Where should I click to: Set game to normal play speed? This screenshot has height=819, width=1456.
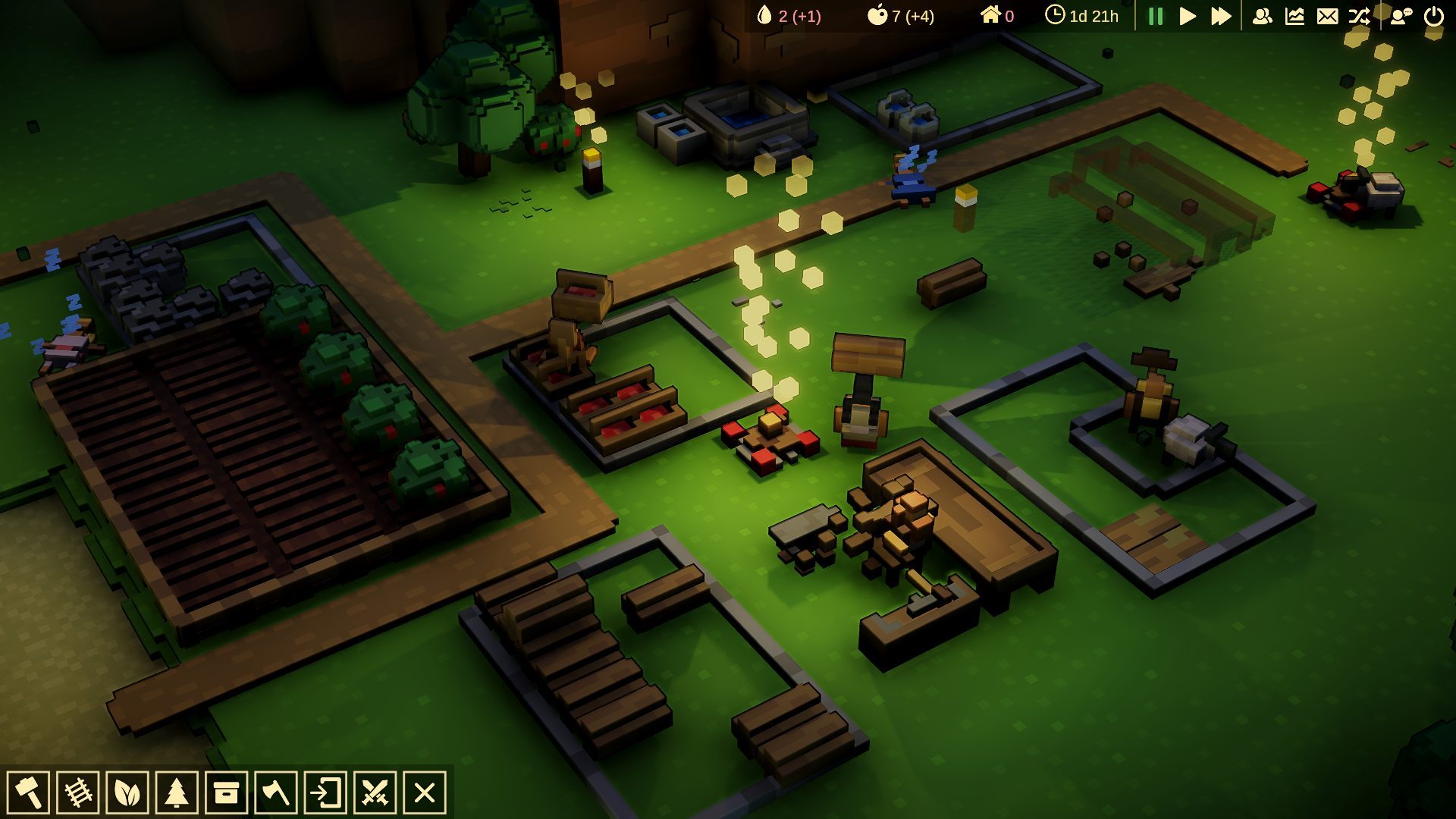1188,16
